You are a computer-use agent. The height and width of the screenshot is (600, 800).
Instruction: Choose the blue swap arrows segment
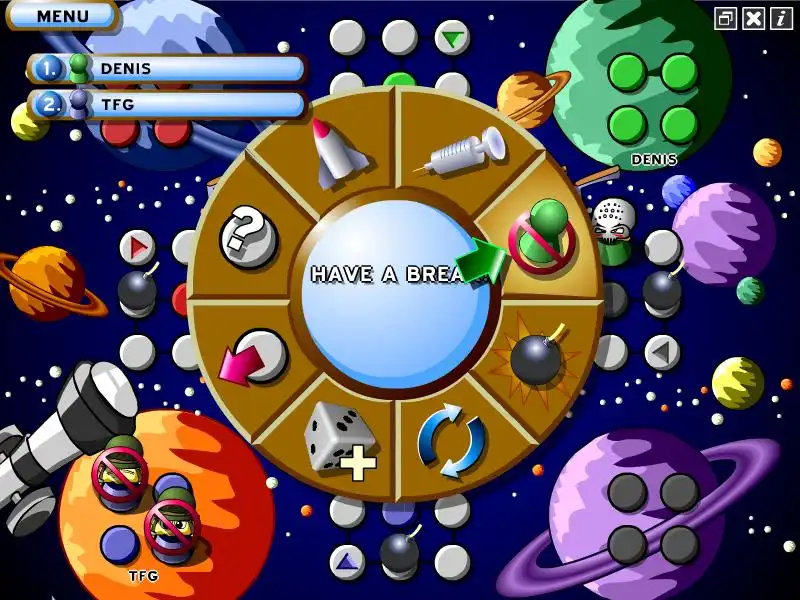pos(451,440)
